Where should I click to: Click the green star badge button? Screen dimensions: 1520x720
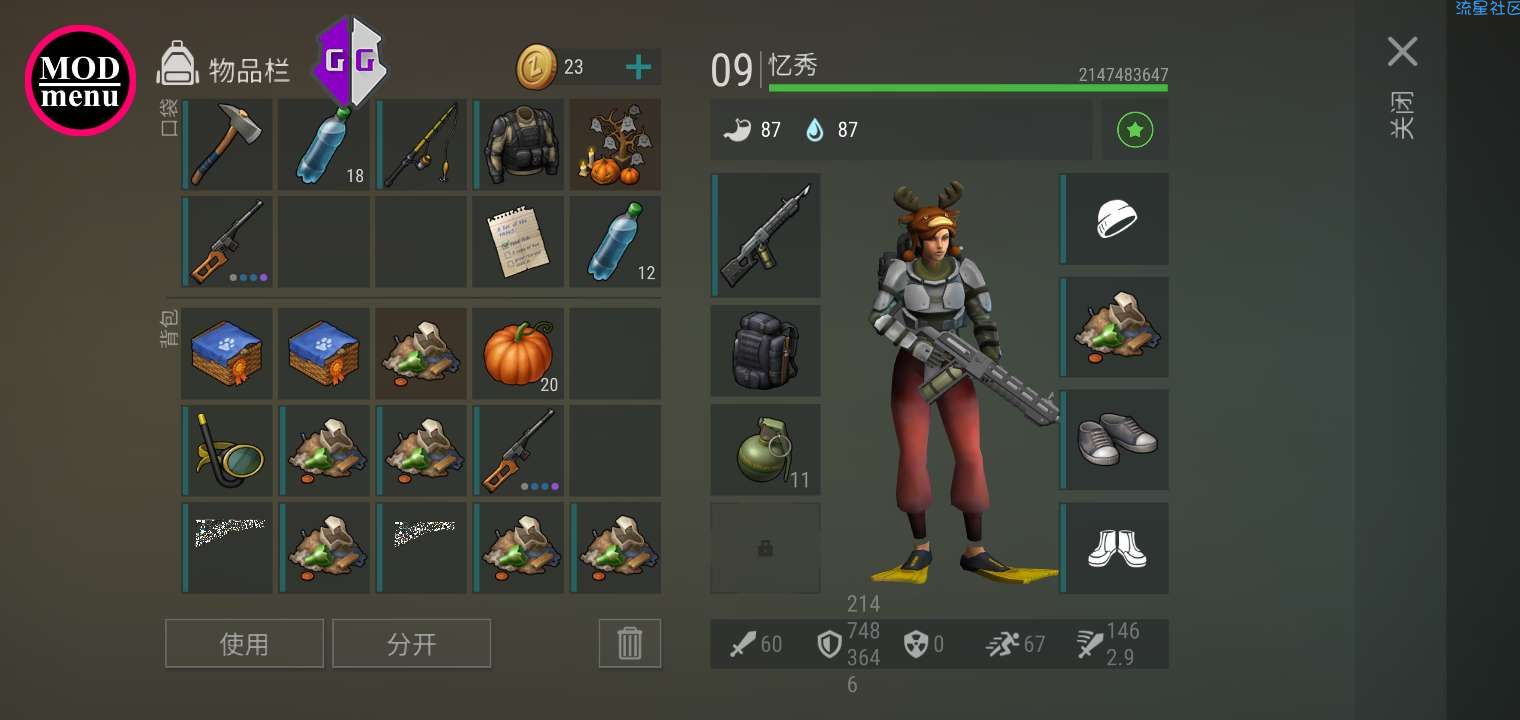coord(1135,130)
